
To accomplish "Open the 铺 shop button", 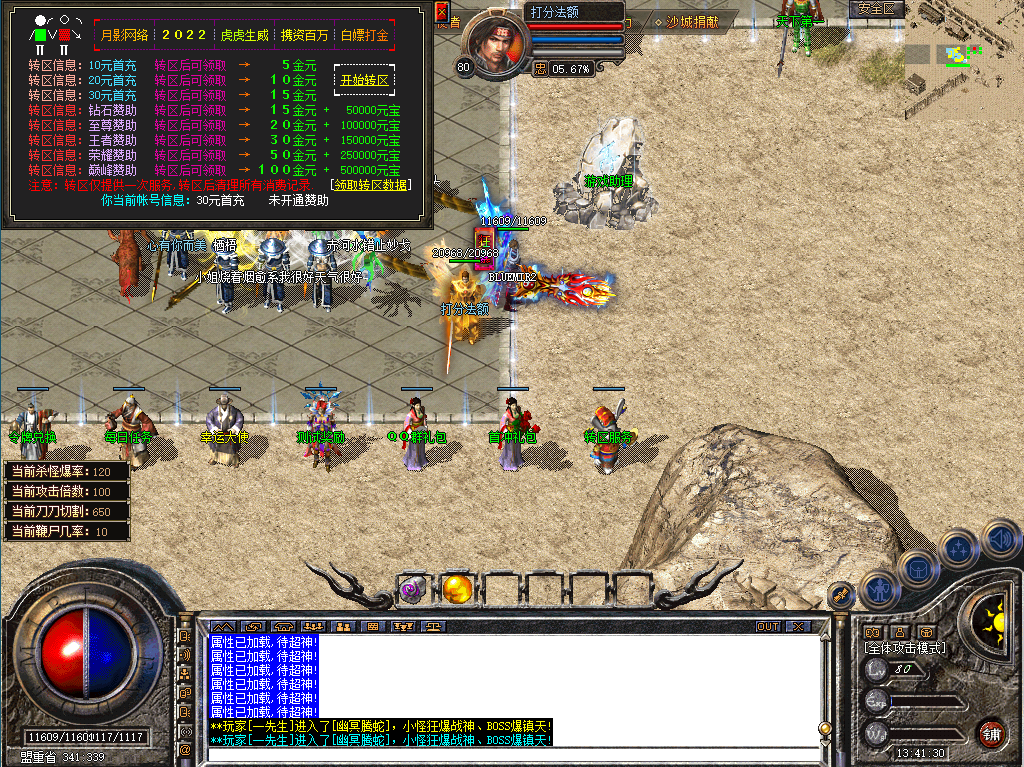I will coord(990,733).
